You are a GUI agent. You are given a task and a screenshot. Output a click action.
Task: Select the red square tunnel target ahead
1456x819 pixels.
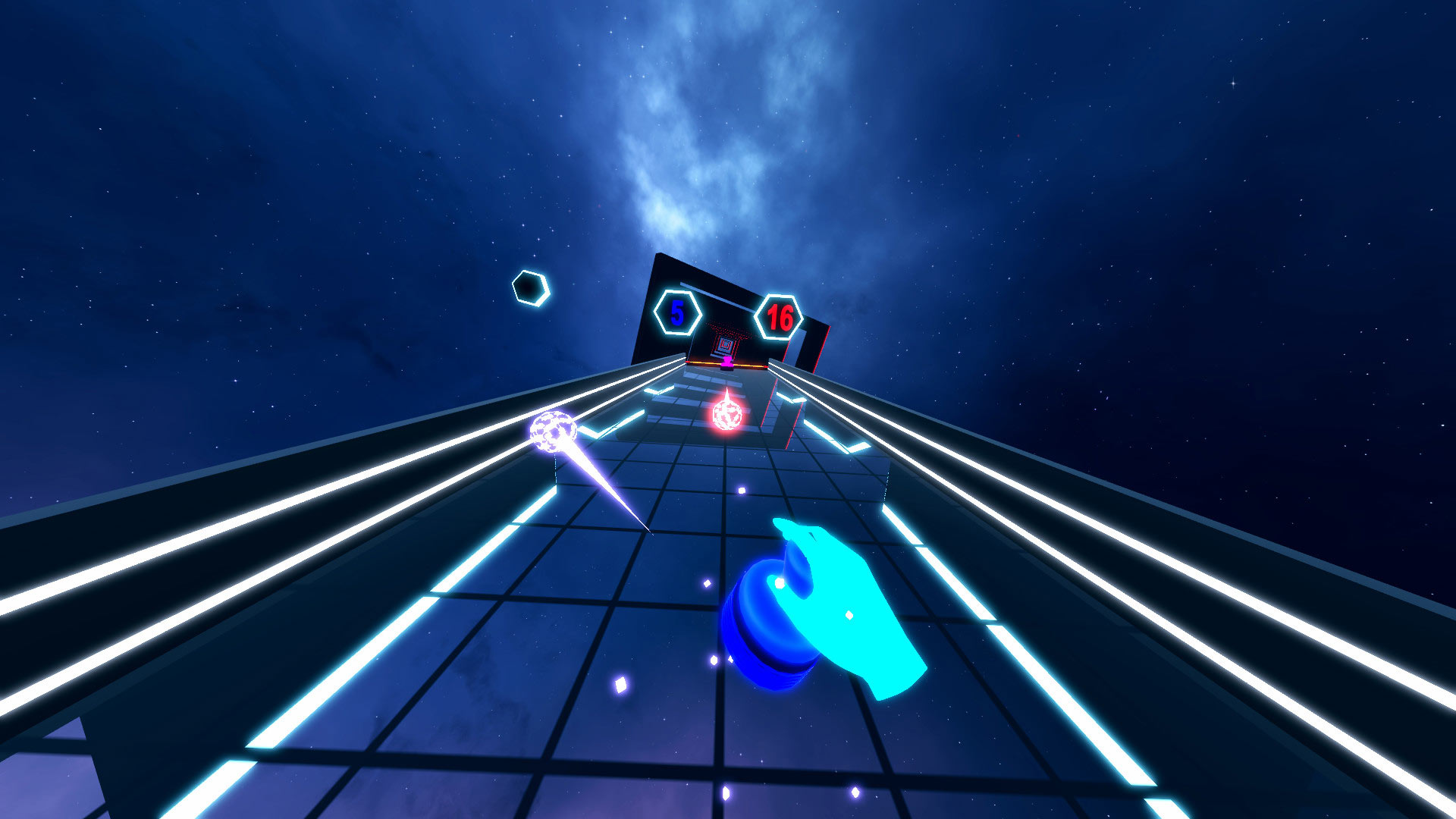726,345
